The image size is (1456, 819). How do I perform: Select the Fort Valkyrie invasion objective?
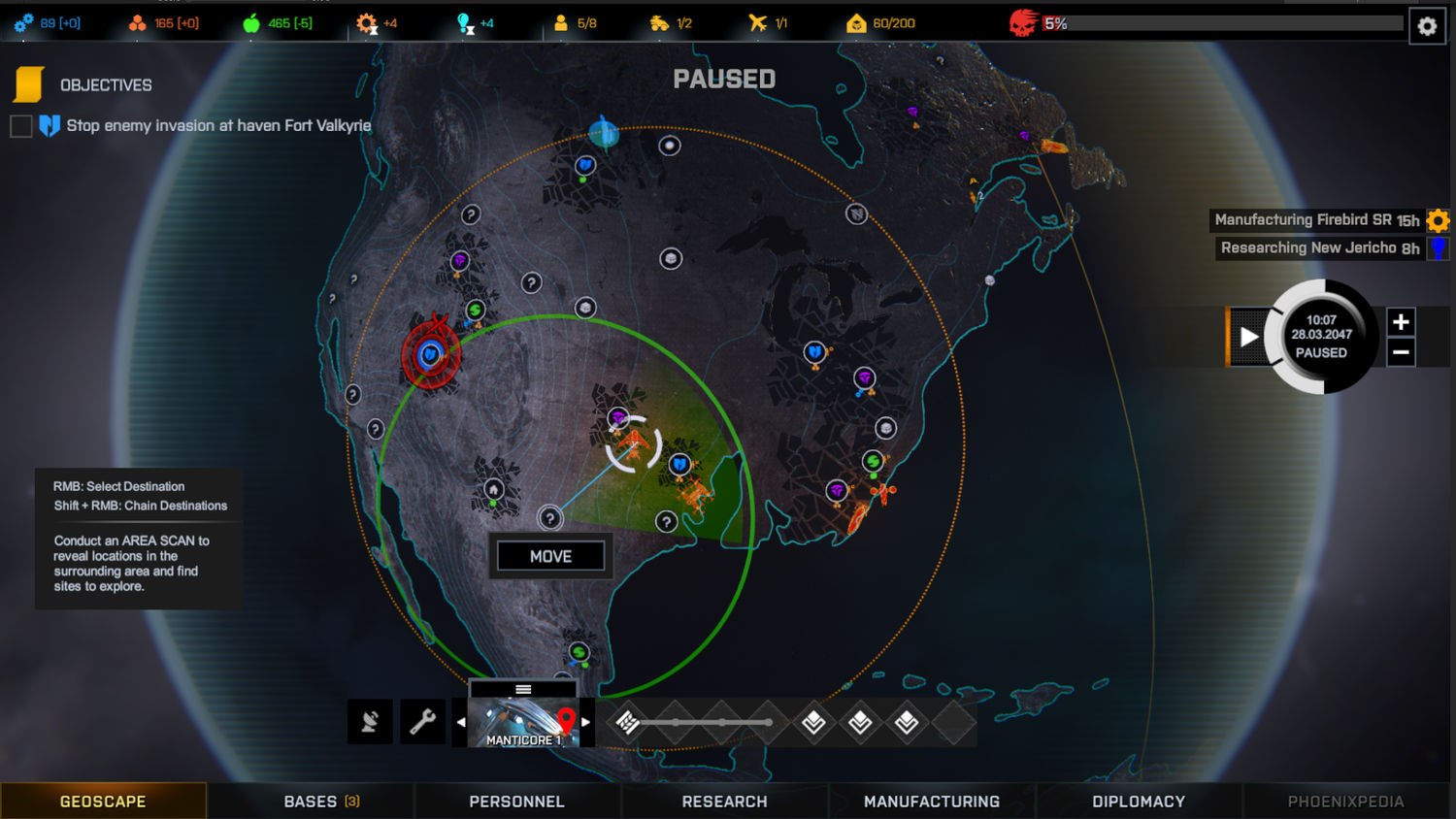217,126
